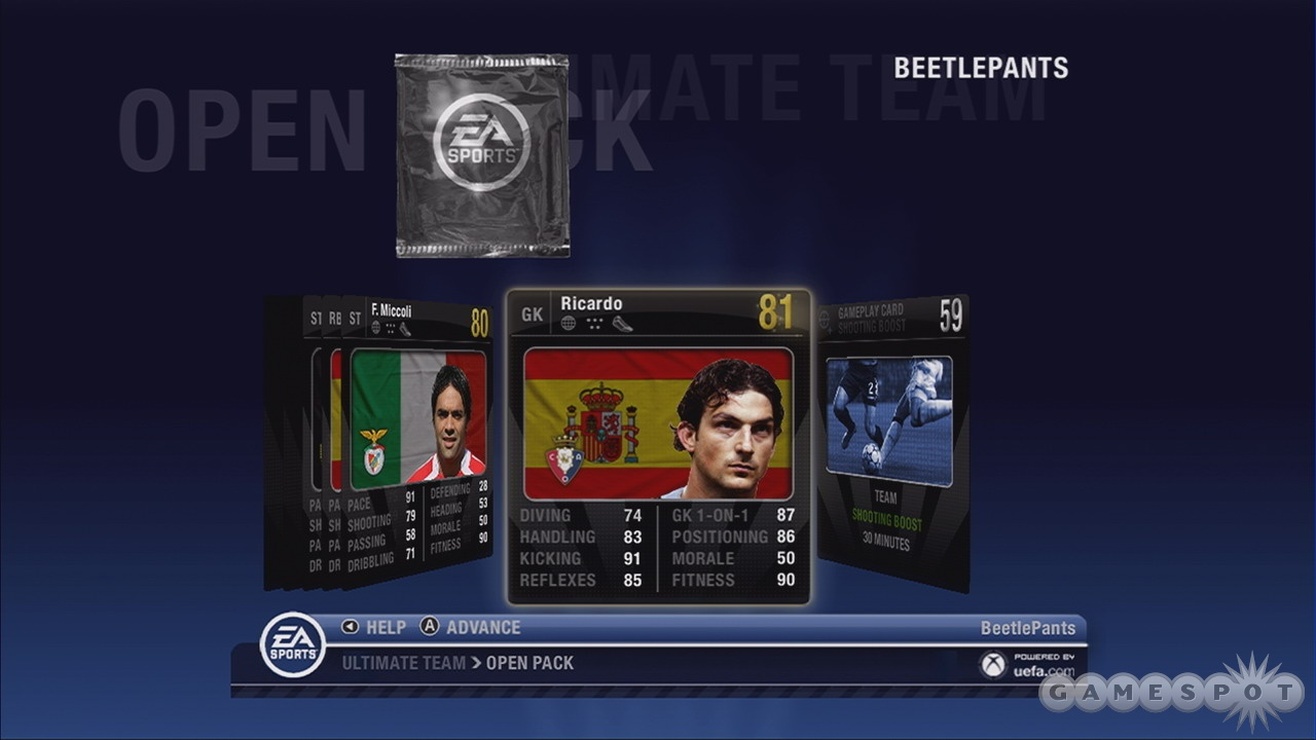
Task: Click the B button Help icon
Action: (348, 627)
